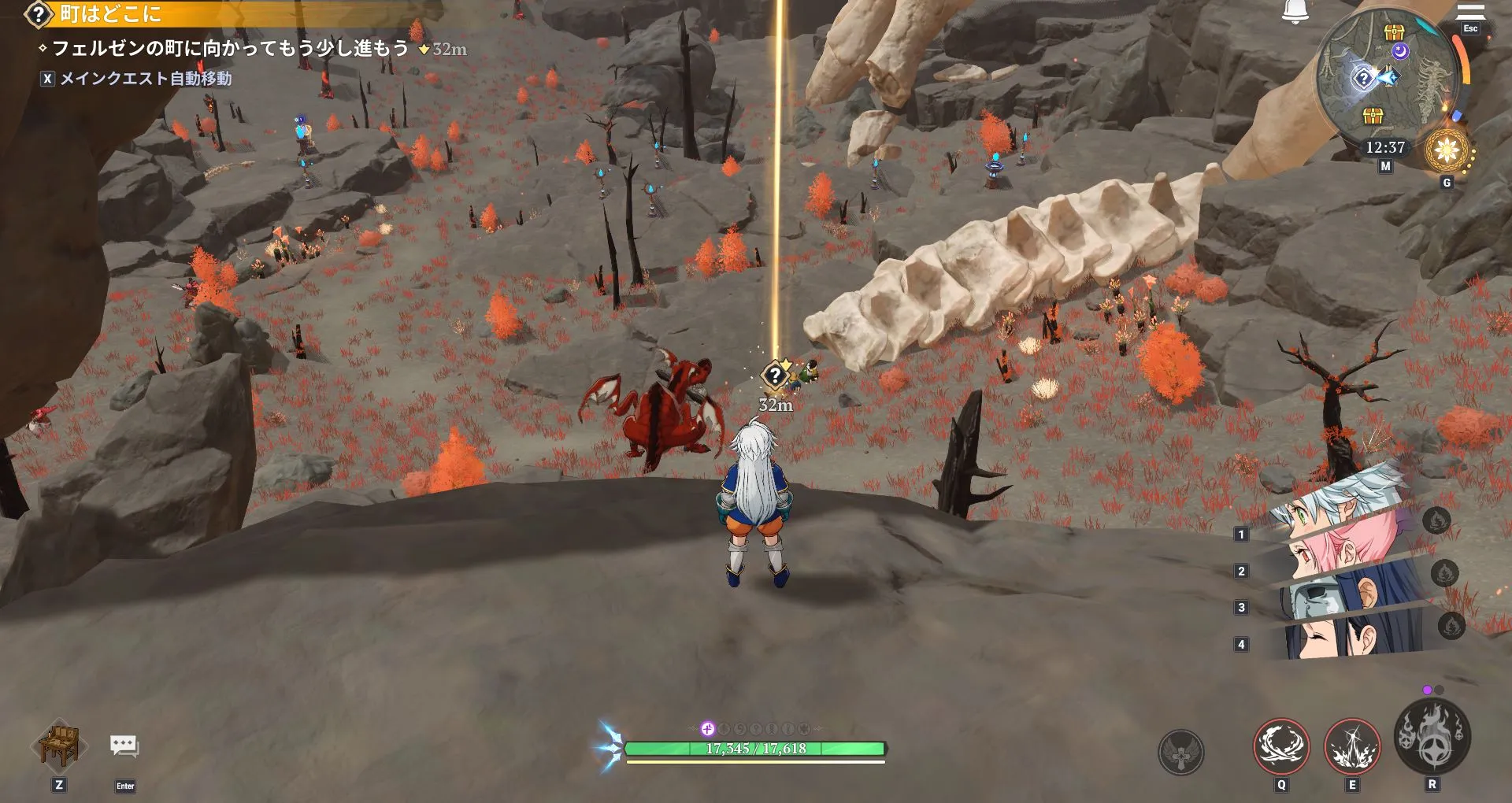Activate the swirling wind slash skill
This screenshot has height=803, width=1512.
(x=1281, y=745)
